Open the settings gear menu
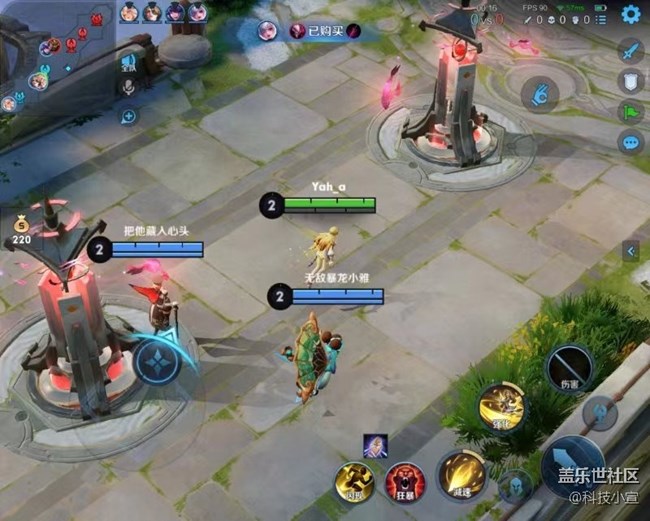Image resolution: width=650 pixels, height=521 pixels. click(x=630, y=14)
